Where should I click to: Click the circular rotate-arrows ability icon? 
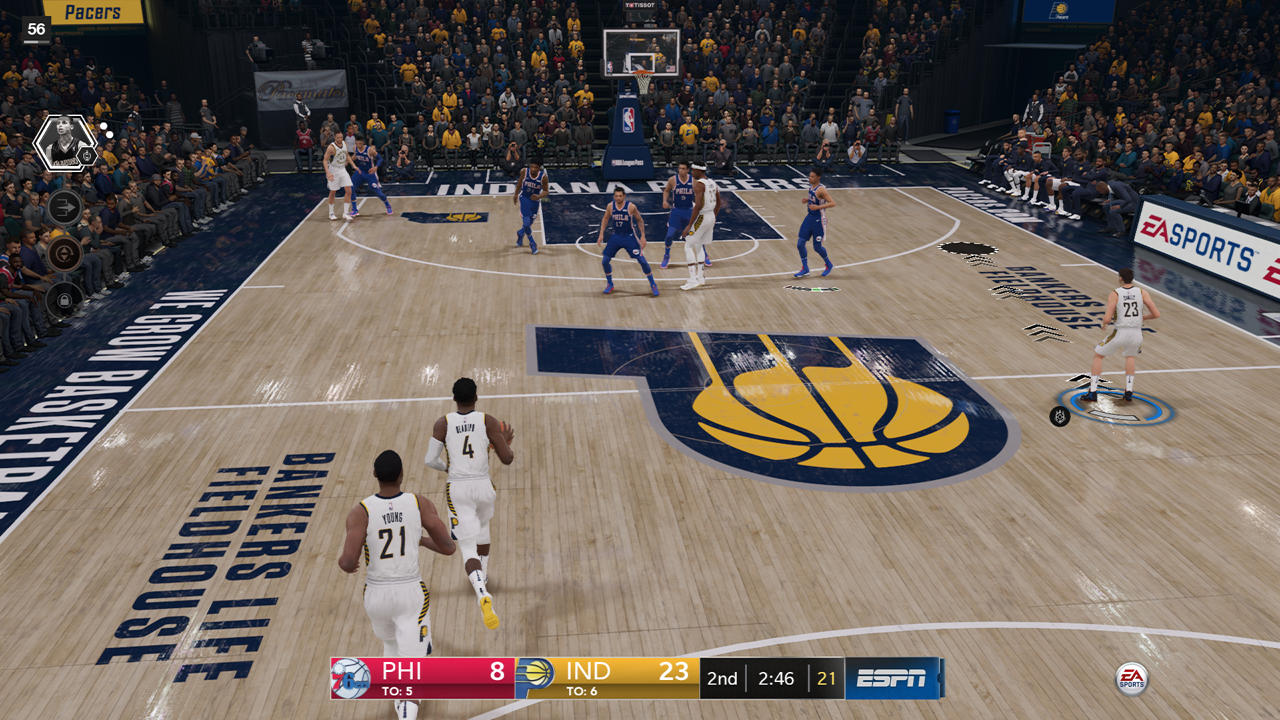pyautogui.click(x=64, y=254)
